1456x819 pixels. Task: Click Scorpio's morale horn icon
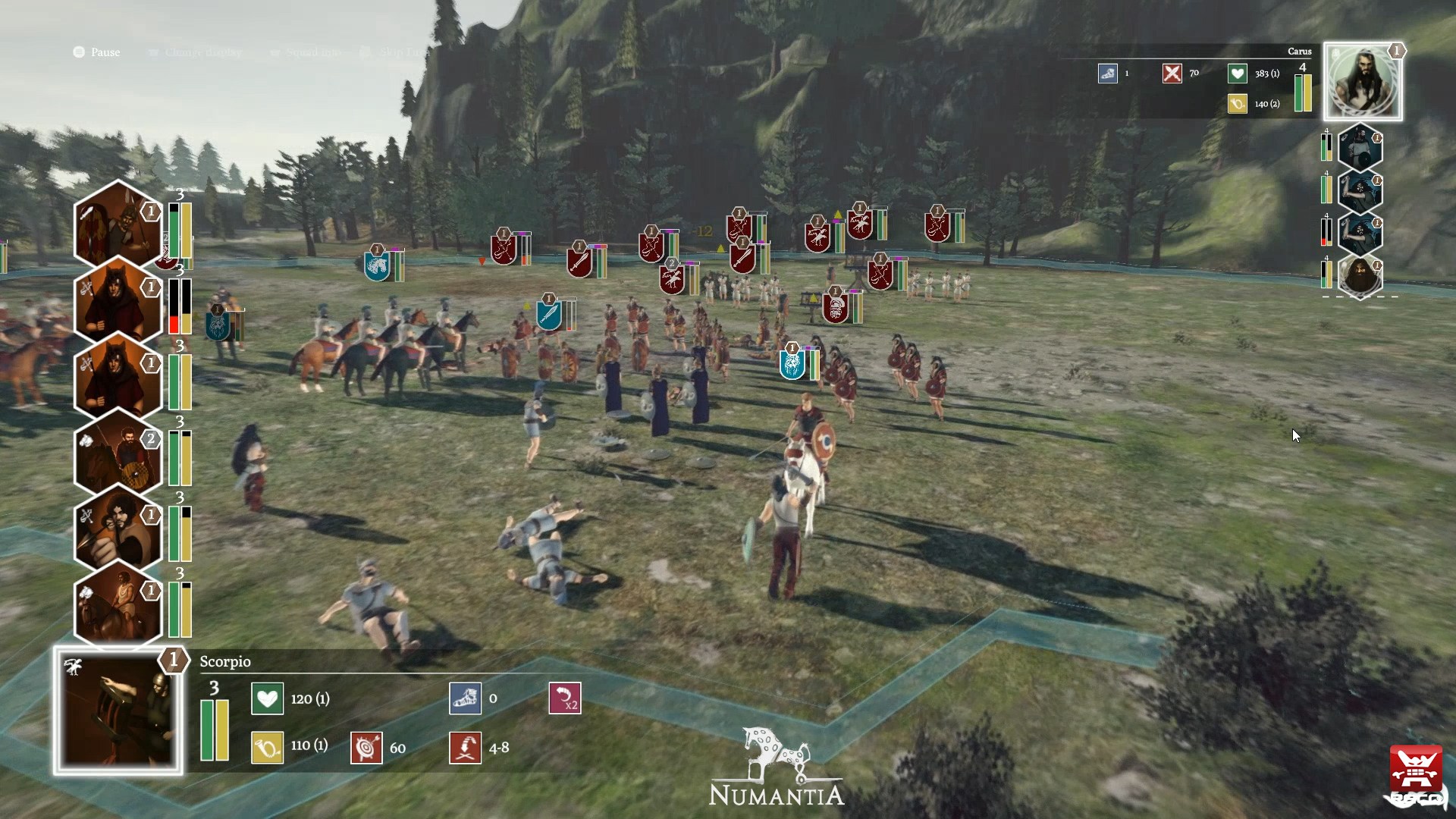pos(267,748)
